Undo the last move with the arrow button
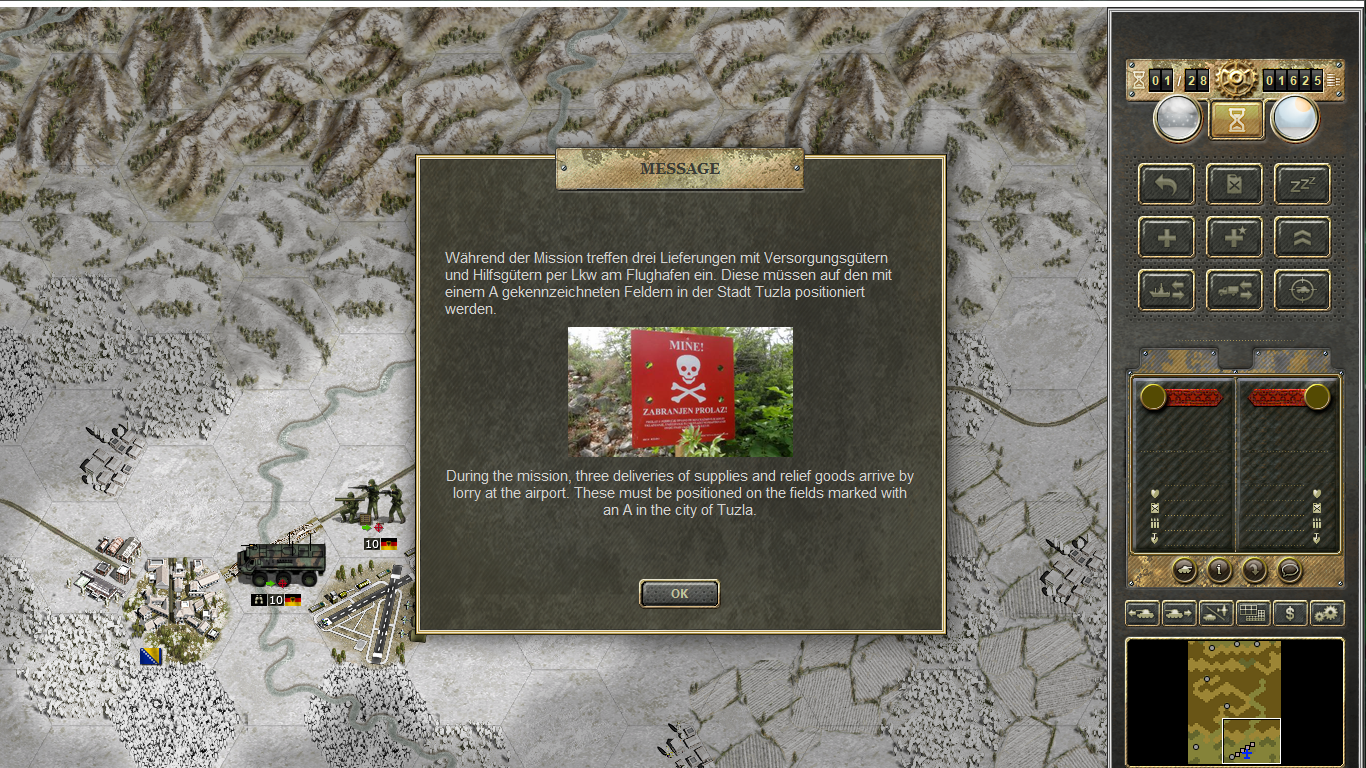This screenshot has width=1366, height=768. [x=1166, y=185]
